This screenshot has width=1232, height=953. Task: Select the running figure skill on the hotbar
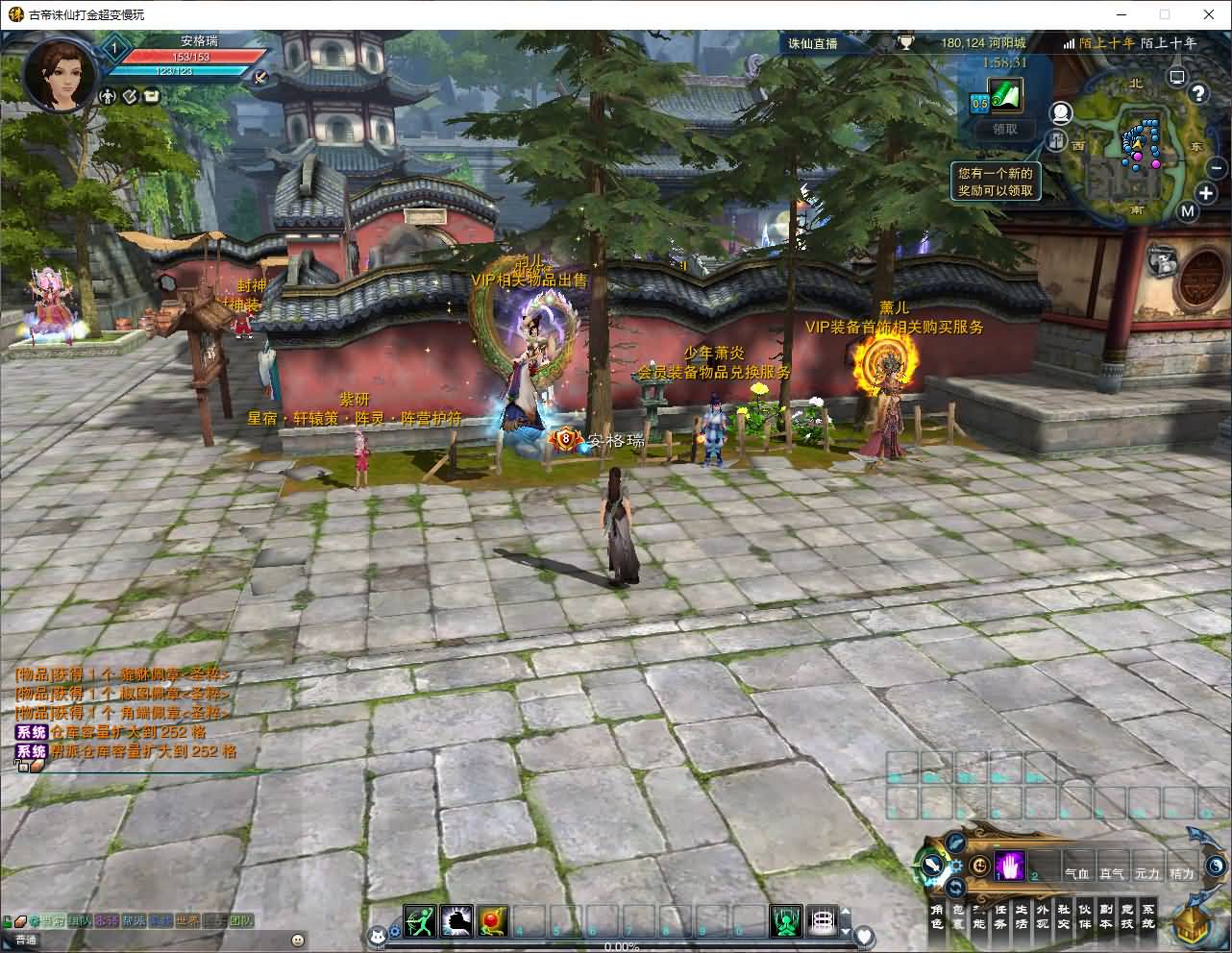(418, 919)
